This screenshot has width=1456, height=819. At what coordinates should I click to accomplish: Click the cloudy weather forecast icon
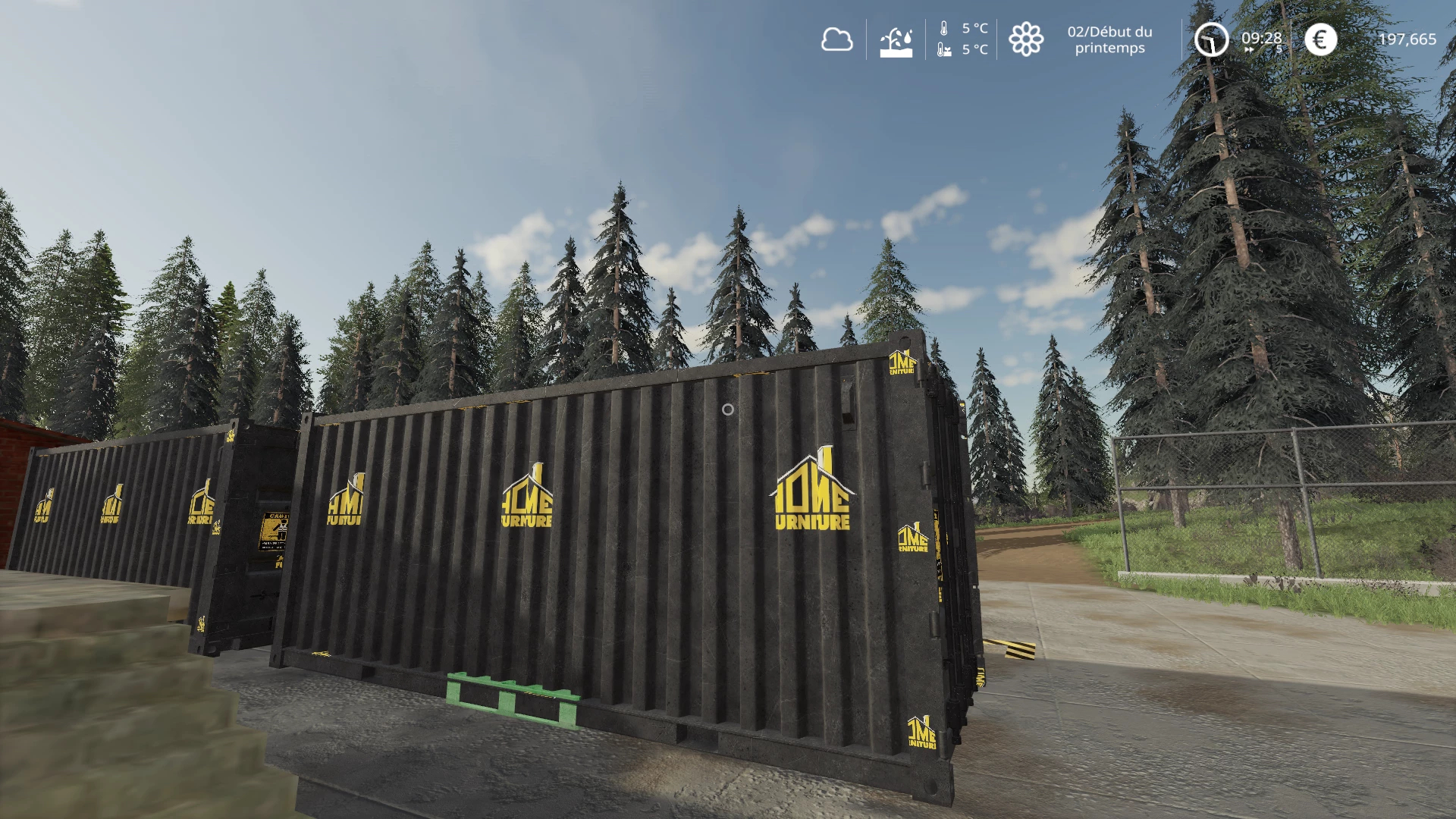click(836, 39)
